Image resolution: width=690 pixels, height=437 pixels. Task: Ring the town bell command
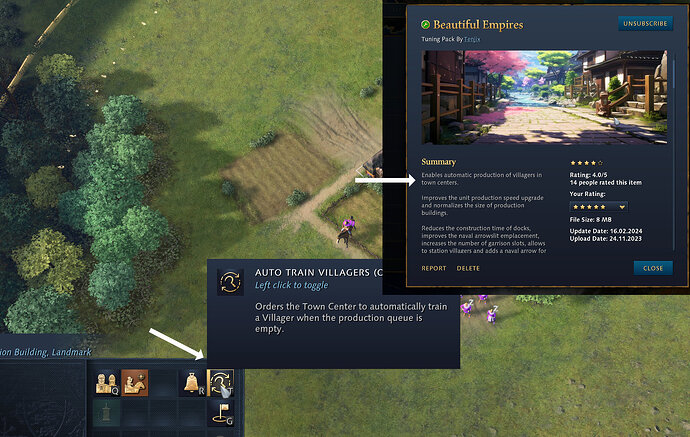191,382
